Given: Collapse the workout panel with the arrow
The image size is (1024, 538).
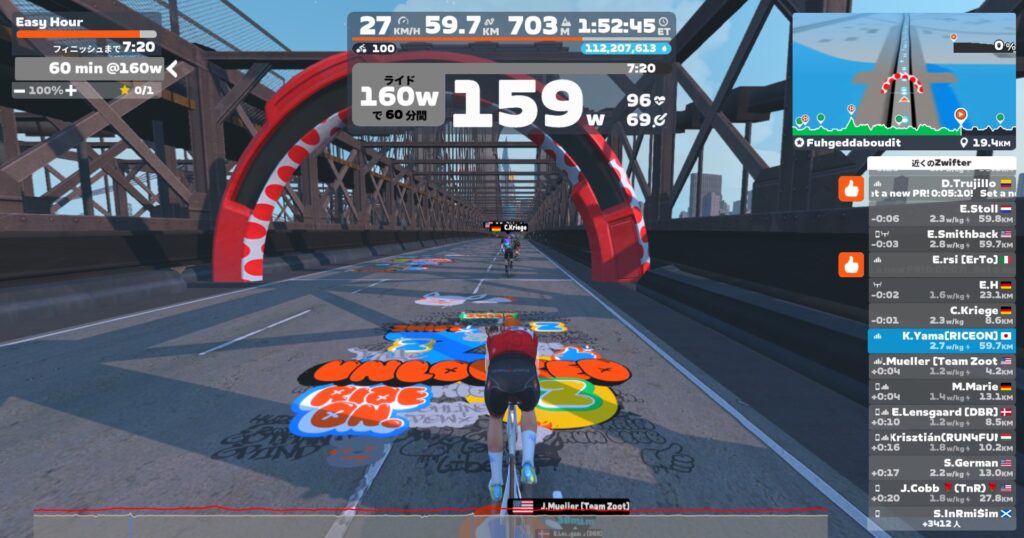Looking at the screenshot, I should (172, 68).
